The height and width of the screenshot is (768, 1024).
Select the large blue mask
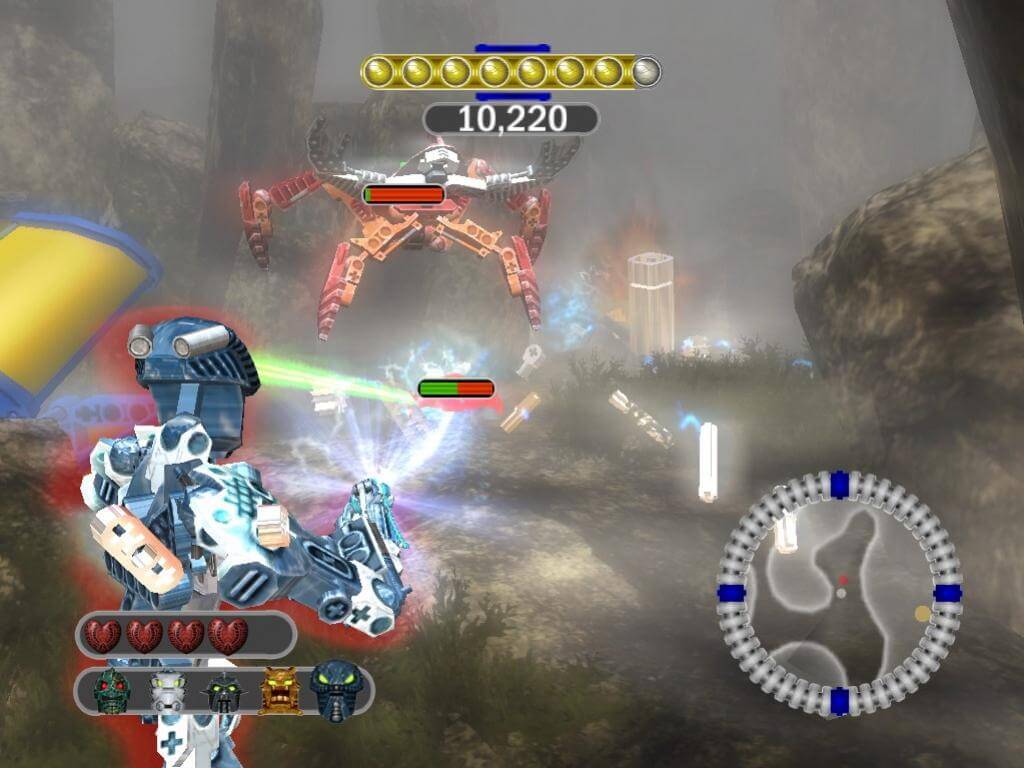click(336, 690)
